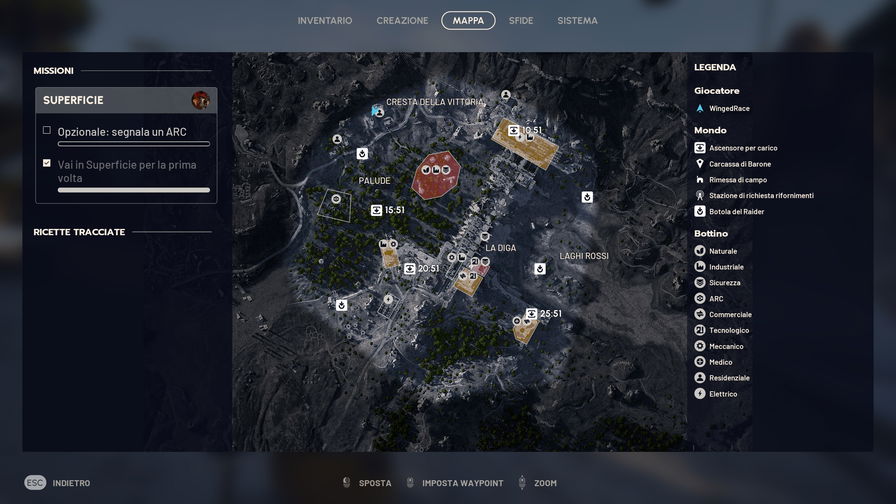Click the 'Cresta della Vittoria' map label
Viewport: 896px width, 504px height.
pyautogui.click(x=435, y=102)
